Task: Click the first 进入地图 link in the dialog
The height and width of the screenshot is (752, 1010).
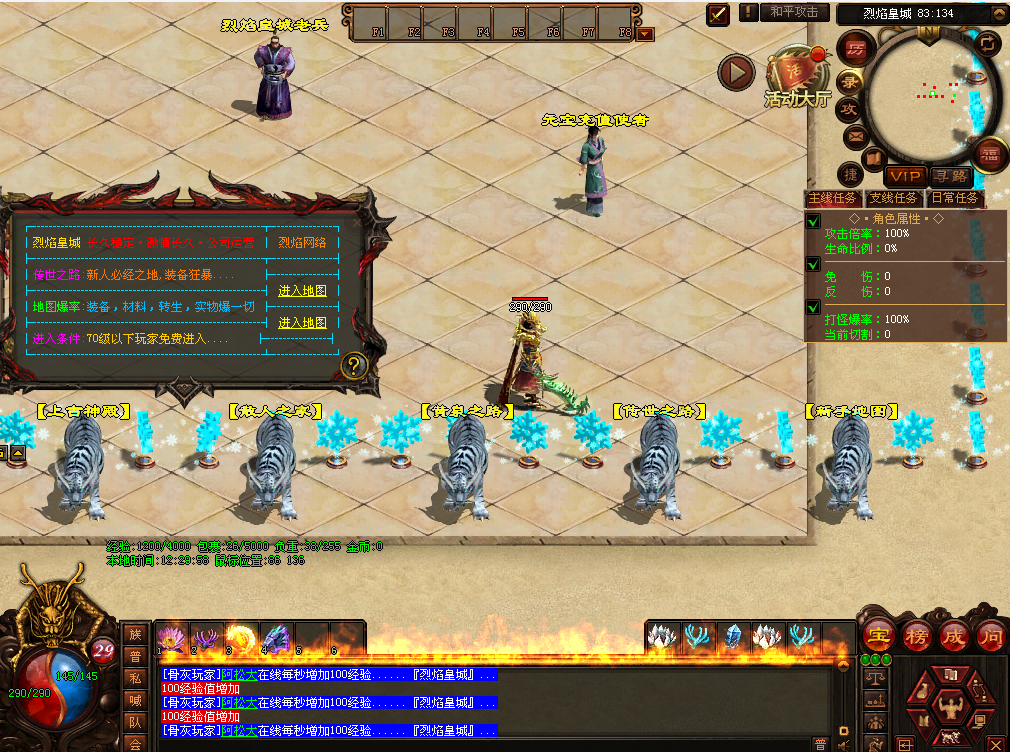Action: click(x=302, y=291)
